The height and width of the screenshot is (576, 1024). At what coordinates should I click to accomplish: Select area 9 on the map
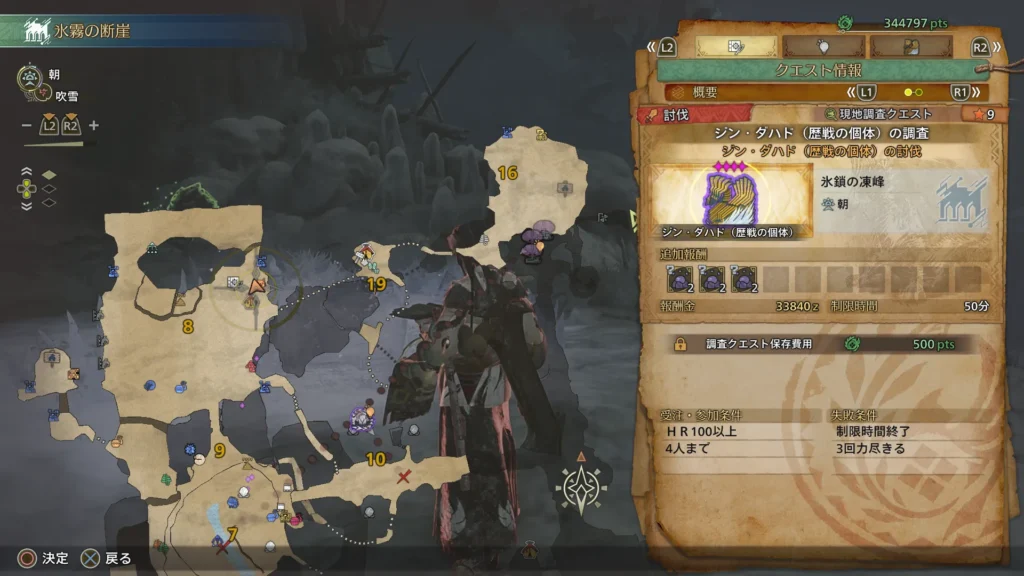(219, 451)
